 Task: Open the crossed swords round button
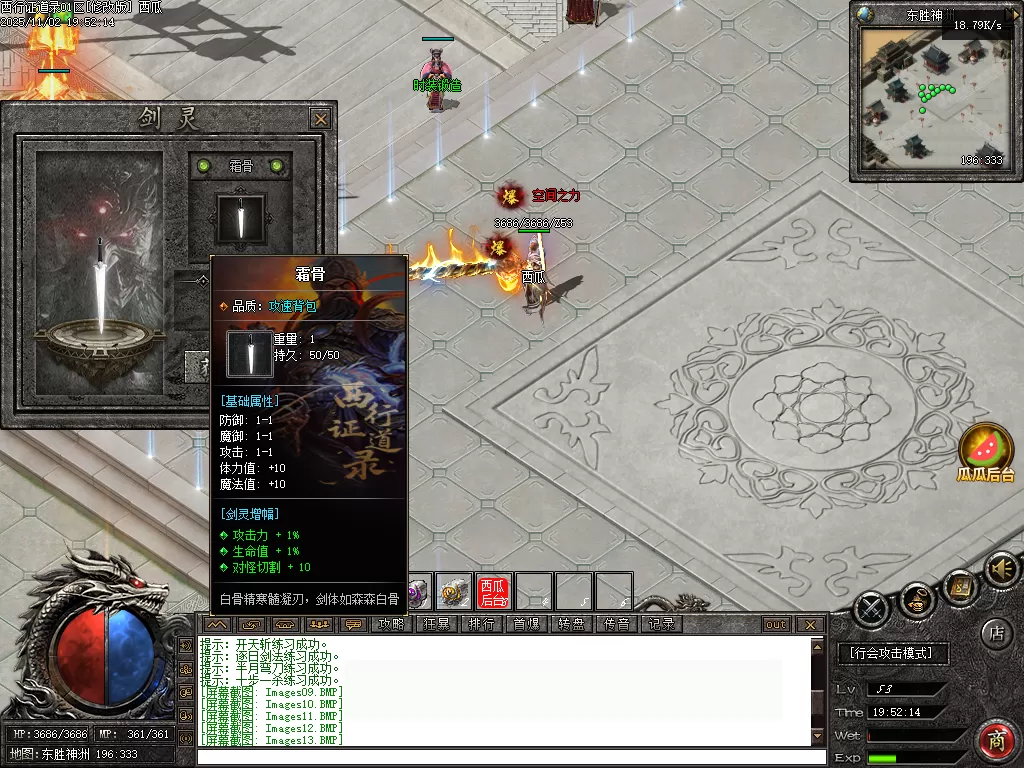[873, 606]
